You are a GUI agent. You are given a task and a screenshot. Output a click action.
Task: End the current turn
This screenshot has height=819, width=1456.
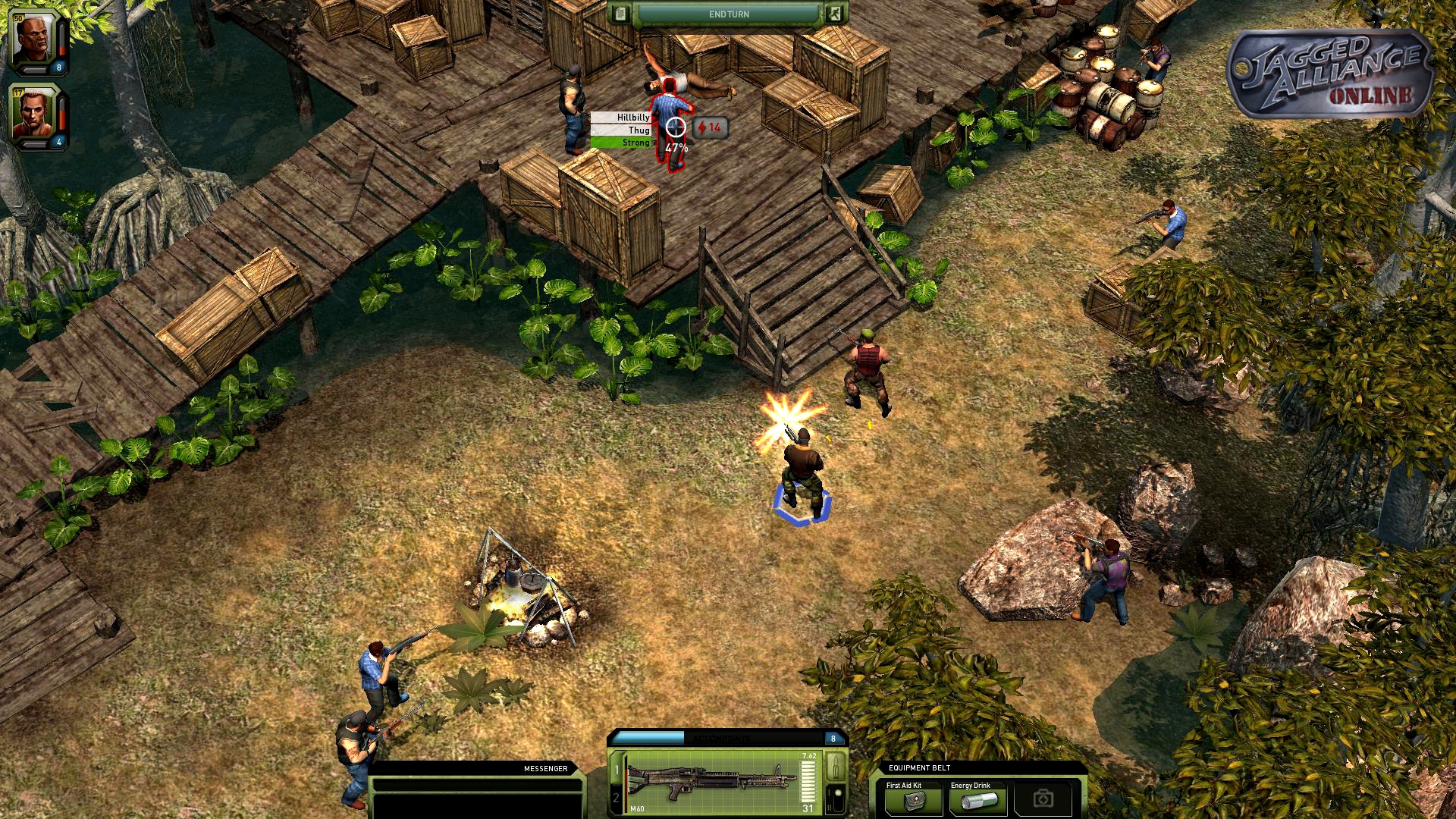728,14
